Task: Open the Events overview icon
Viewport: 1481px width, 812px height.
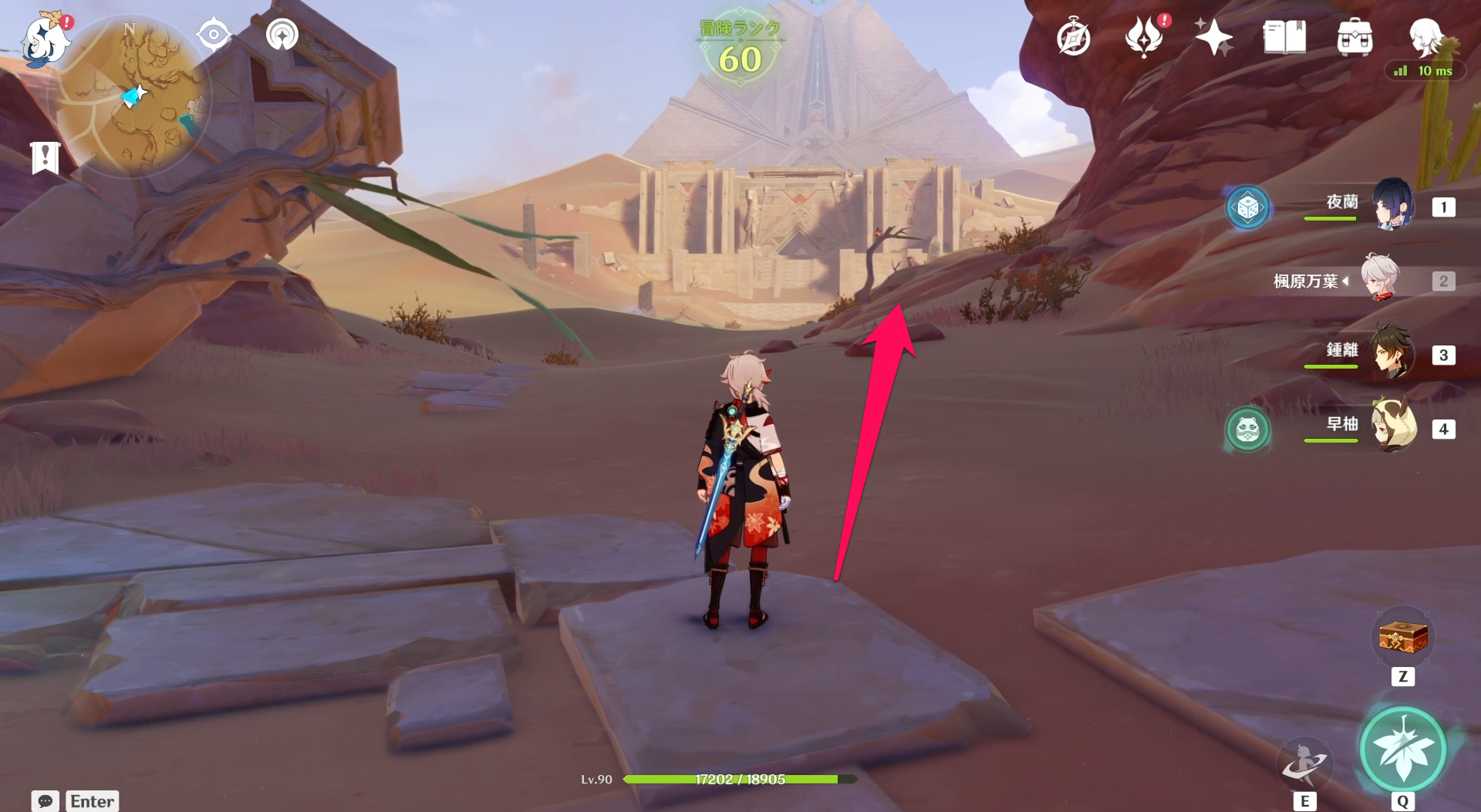Action: coord(1146,35)
